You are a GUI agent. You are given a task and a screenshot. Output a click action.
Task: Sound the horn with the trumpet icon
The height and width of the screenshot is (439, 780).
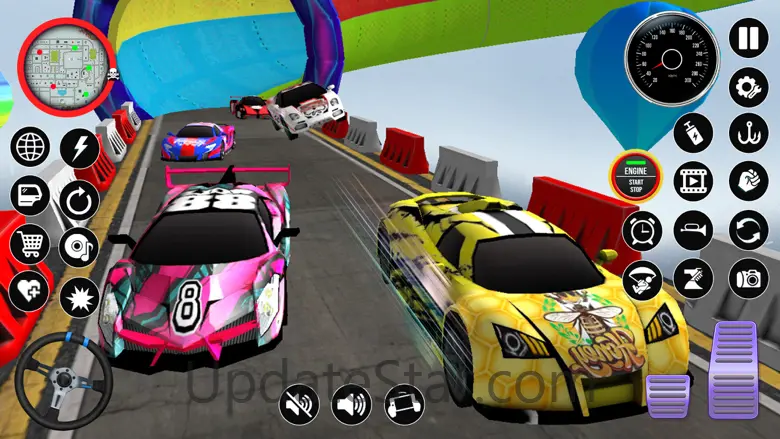[693, 230]
